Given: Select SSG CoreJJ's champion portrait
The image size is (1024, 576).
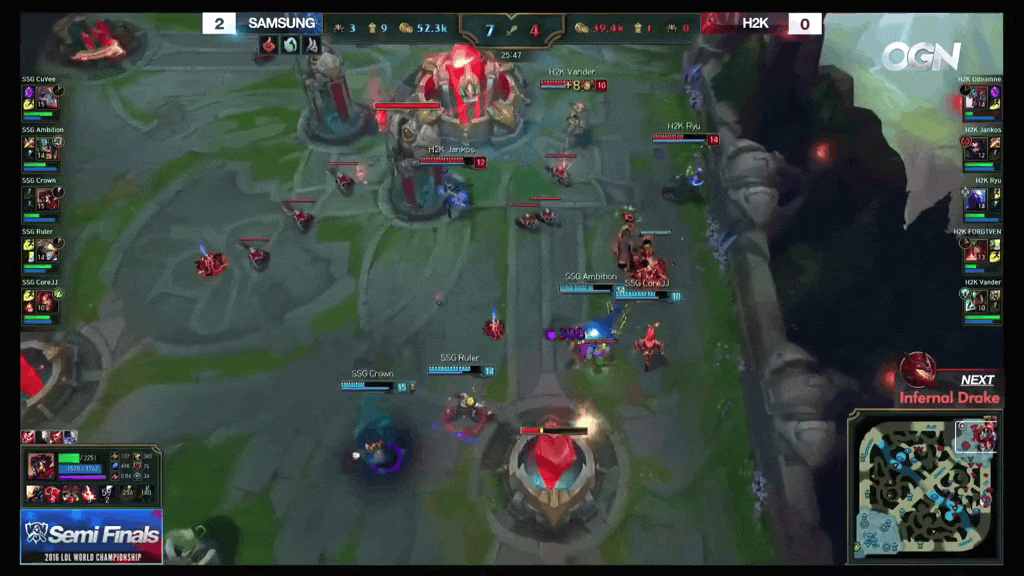Looking at the screenshot, I should 46,301.
